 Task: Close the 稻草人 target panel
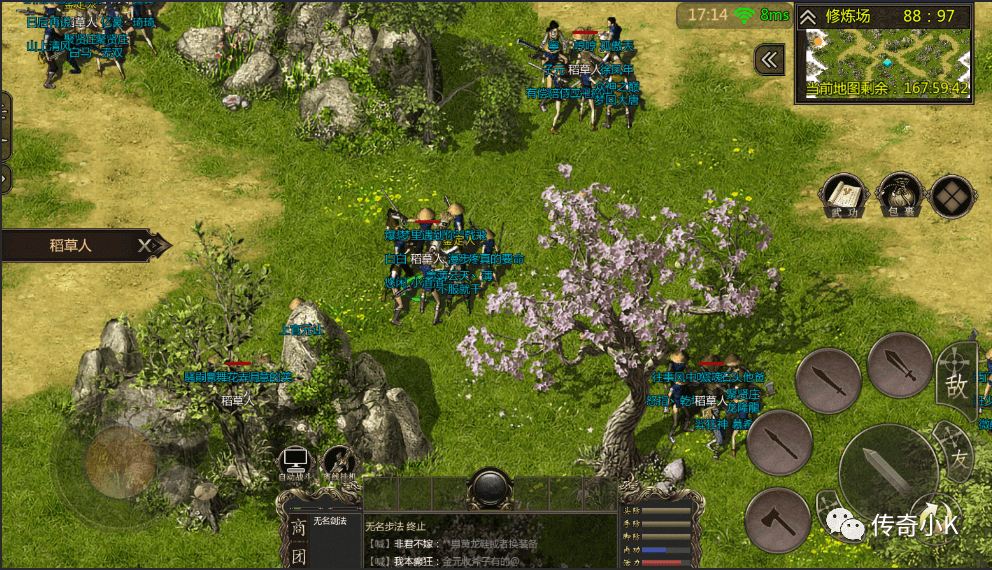(146, 245)
